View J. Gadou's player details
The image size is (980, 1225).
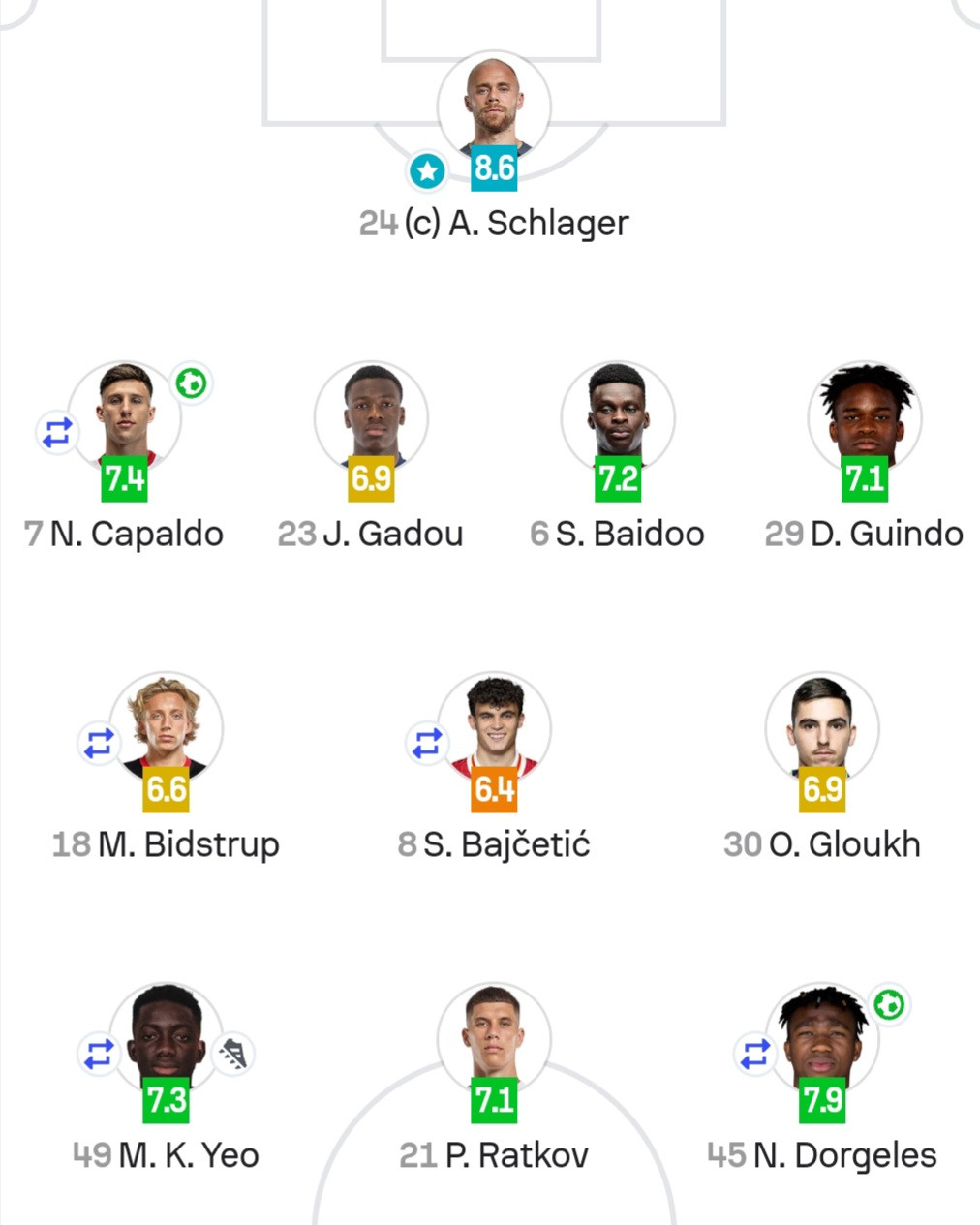point(372,415)
